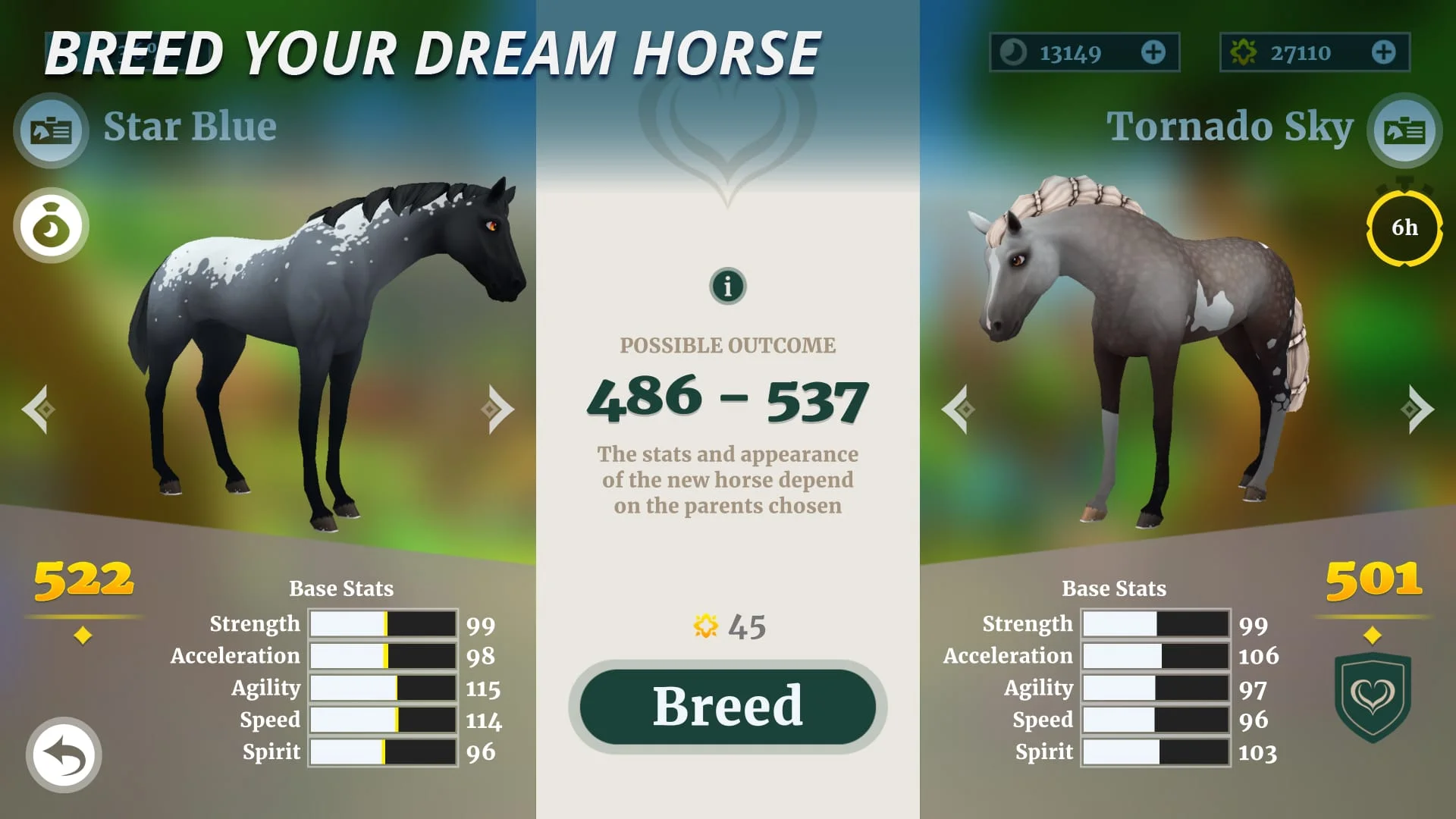Open Star Blue's horse profile card

click(50, 130)
